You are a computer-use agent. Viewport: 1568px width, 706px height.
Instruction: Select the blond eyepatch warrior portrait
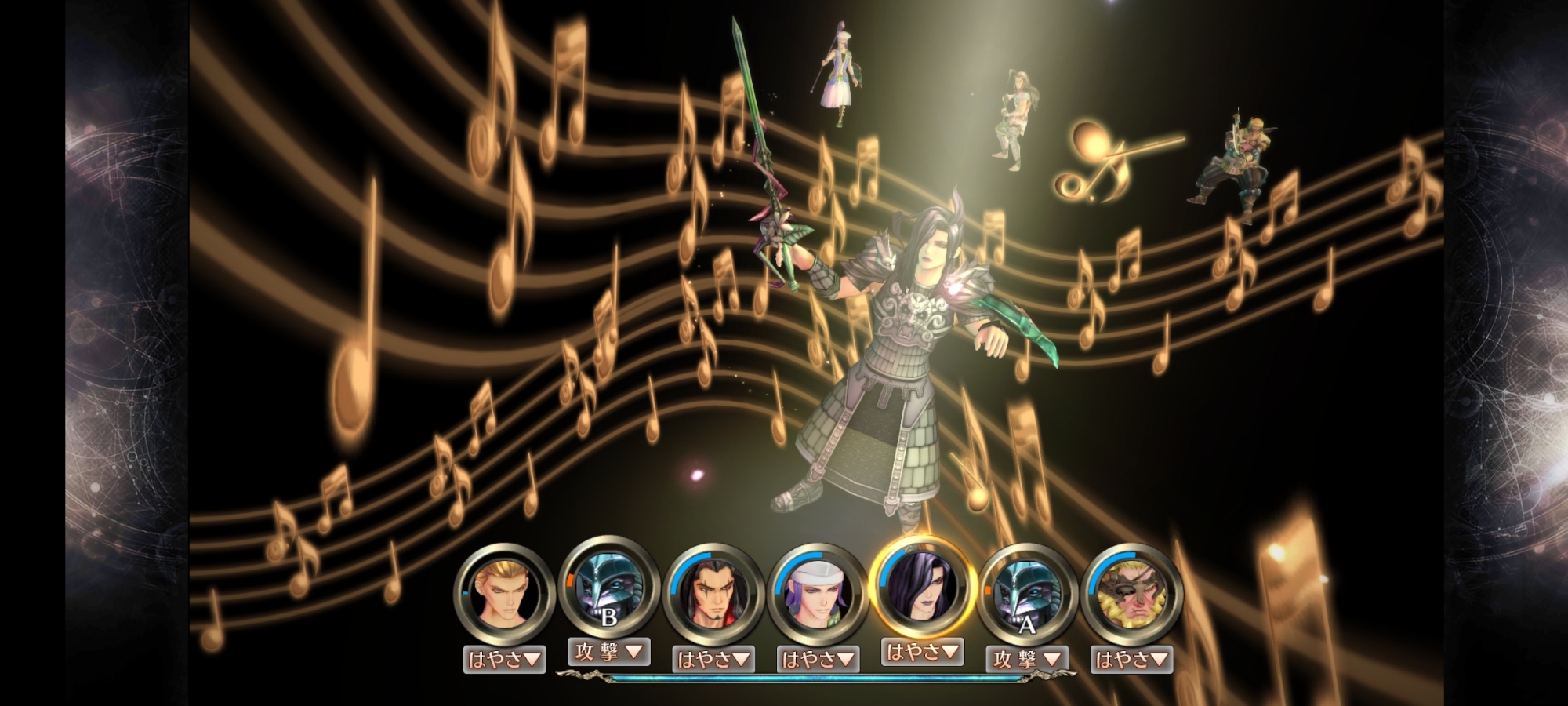click(1131, 595)
